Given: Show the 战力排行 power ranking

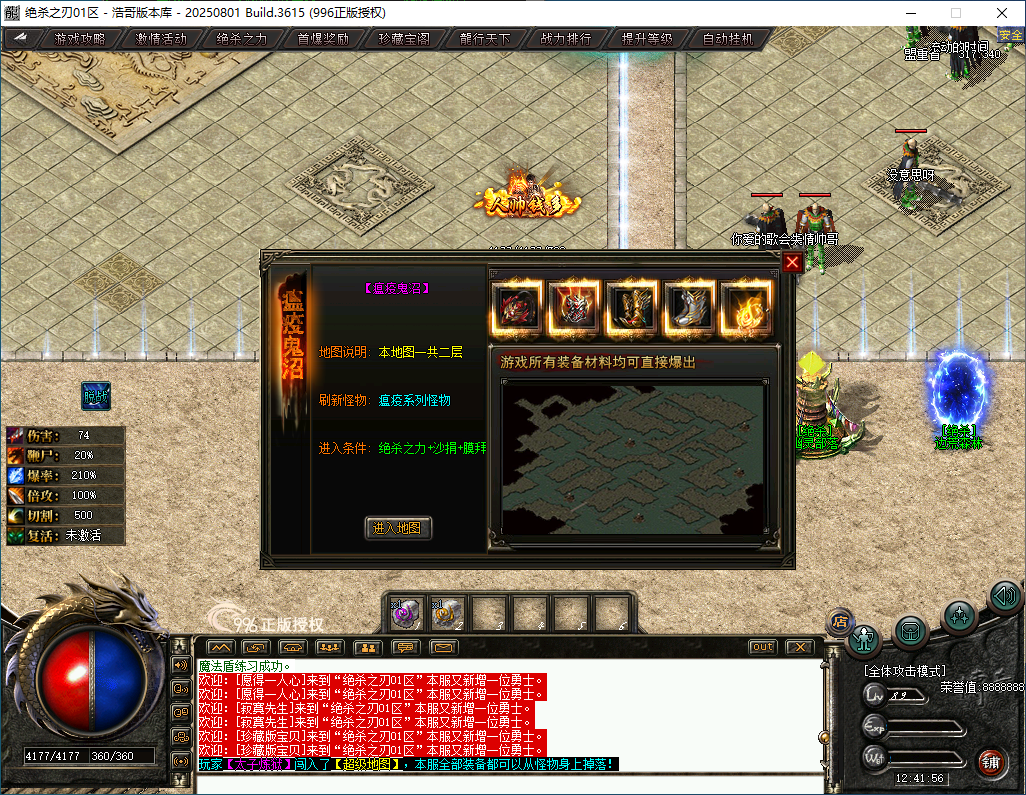Looking at the screenshot, I should (566, 39).
